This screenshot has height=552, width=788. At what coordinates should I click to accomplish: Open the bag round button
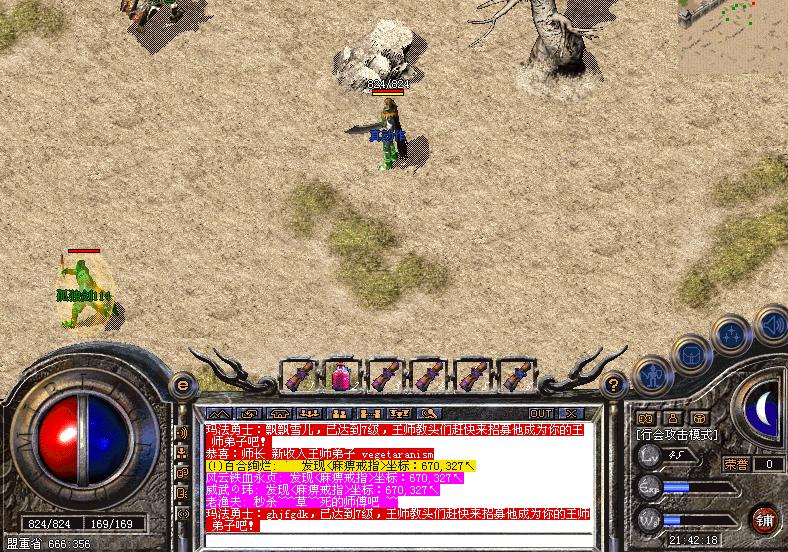pos(691,353)
